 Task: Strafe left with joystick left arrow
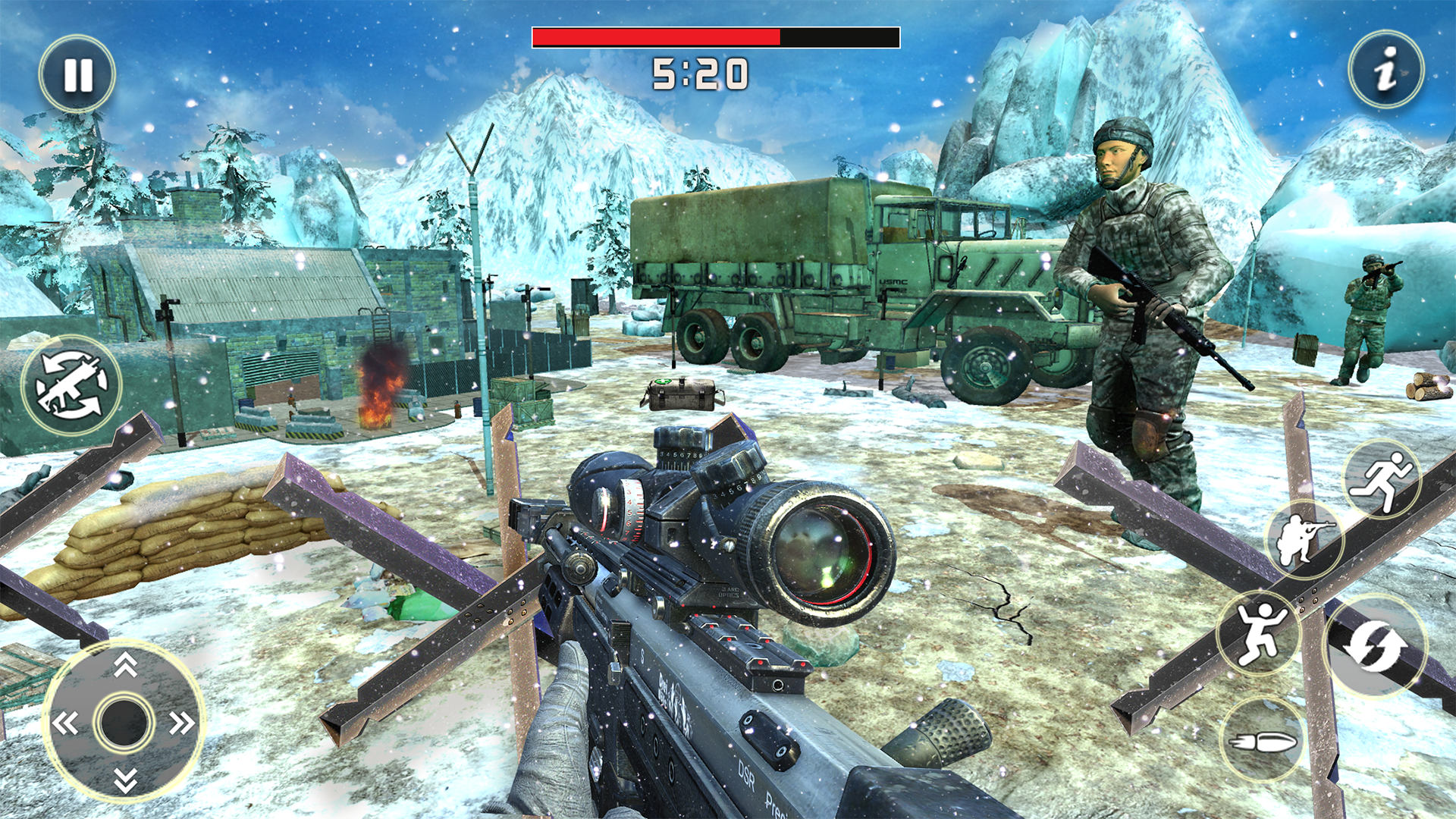(x=65, y=723)
